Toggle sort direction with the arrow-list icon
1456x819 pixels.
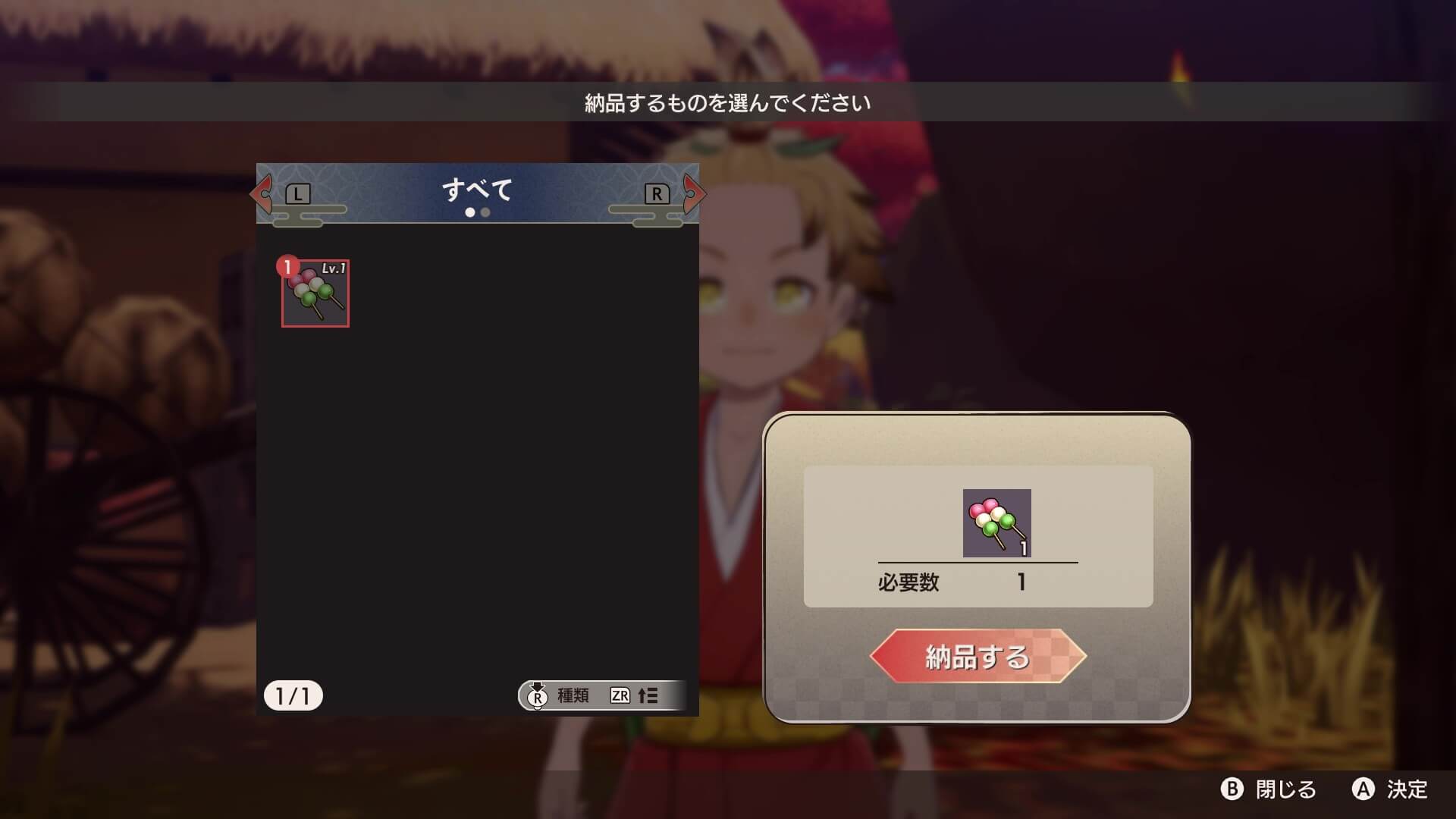tap(651, 695)
